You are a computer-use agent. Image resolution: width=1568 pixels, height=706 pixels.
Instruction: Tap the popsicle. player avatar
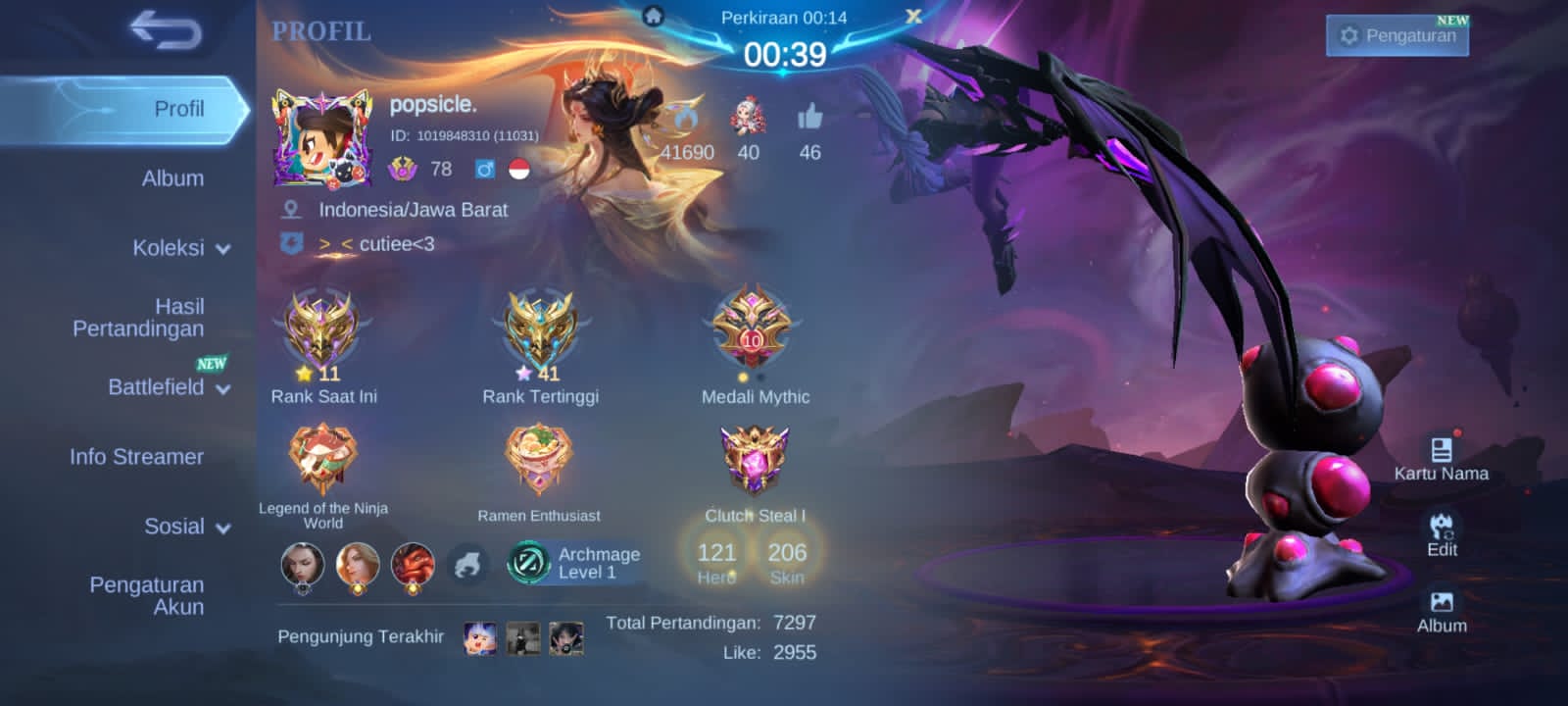tap(321, 138)
